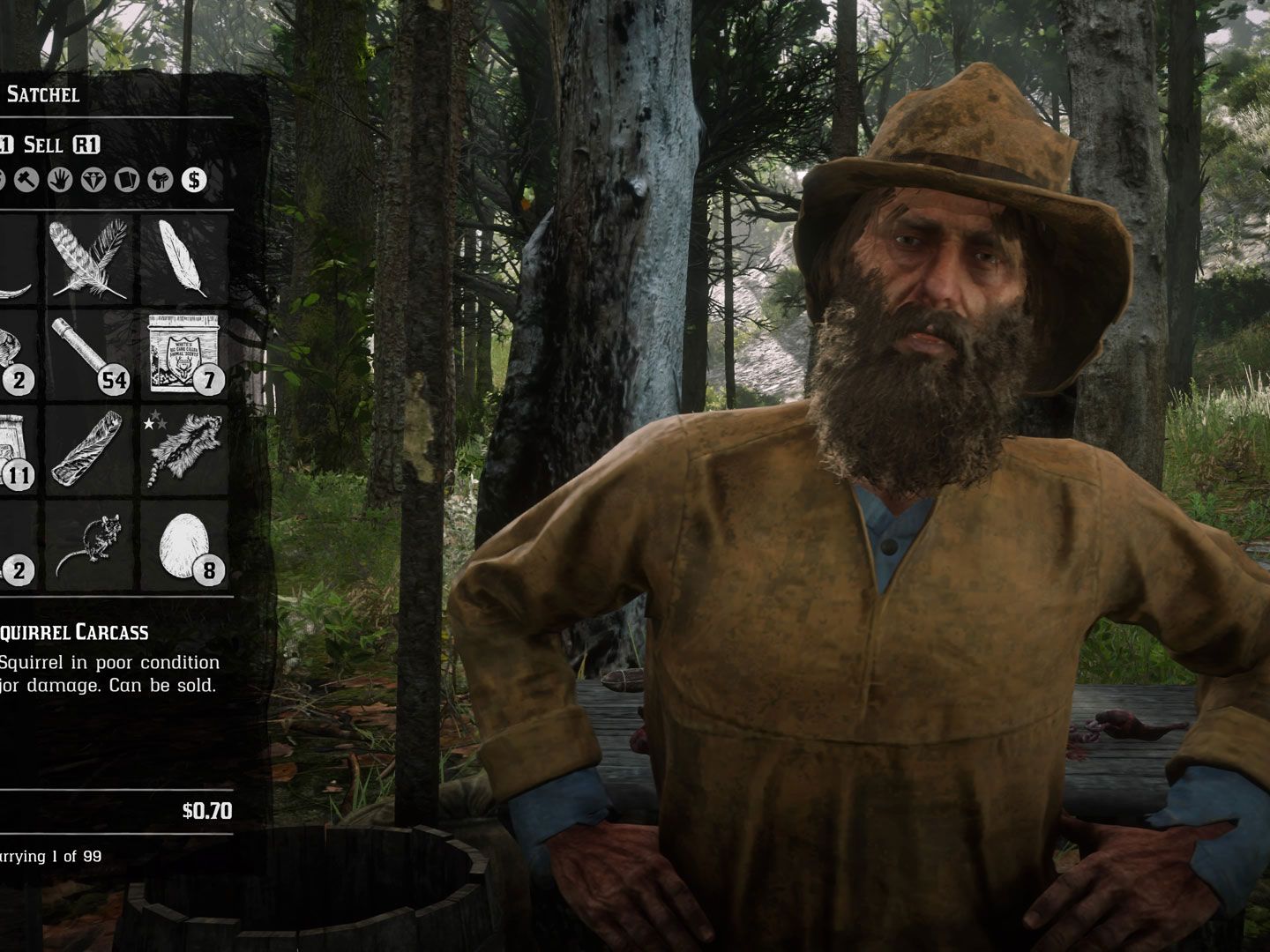The height and width of the screenshot is (952, 1270).
Task: Select the valuables diamond category icon
Action: (x=93, y=180)
